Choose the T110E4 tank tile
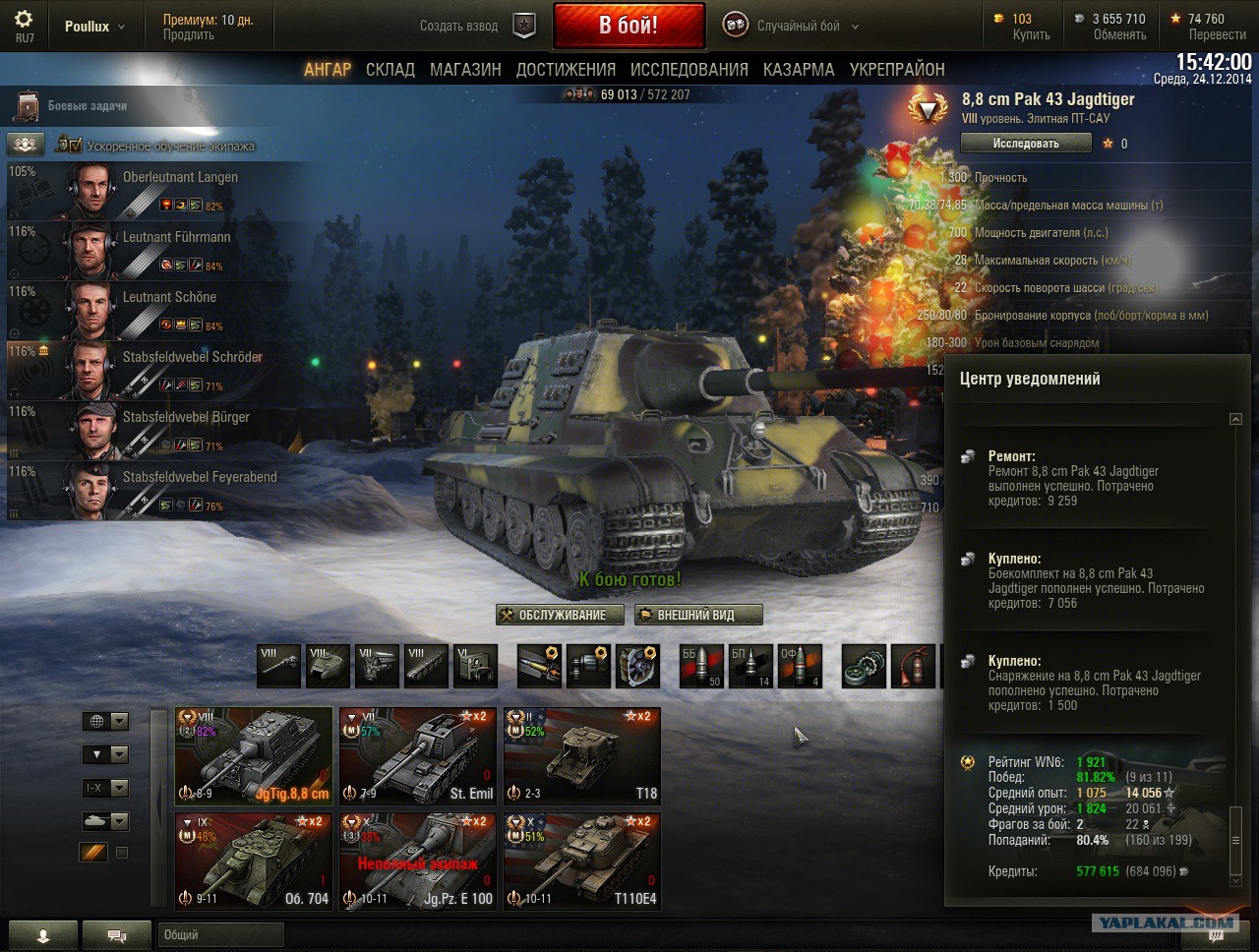Viewport: 1259px width, 952px height. (581, 861)
